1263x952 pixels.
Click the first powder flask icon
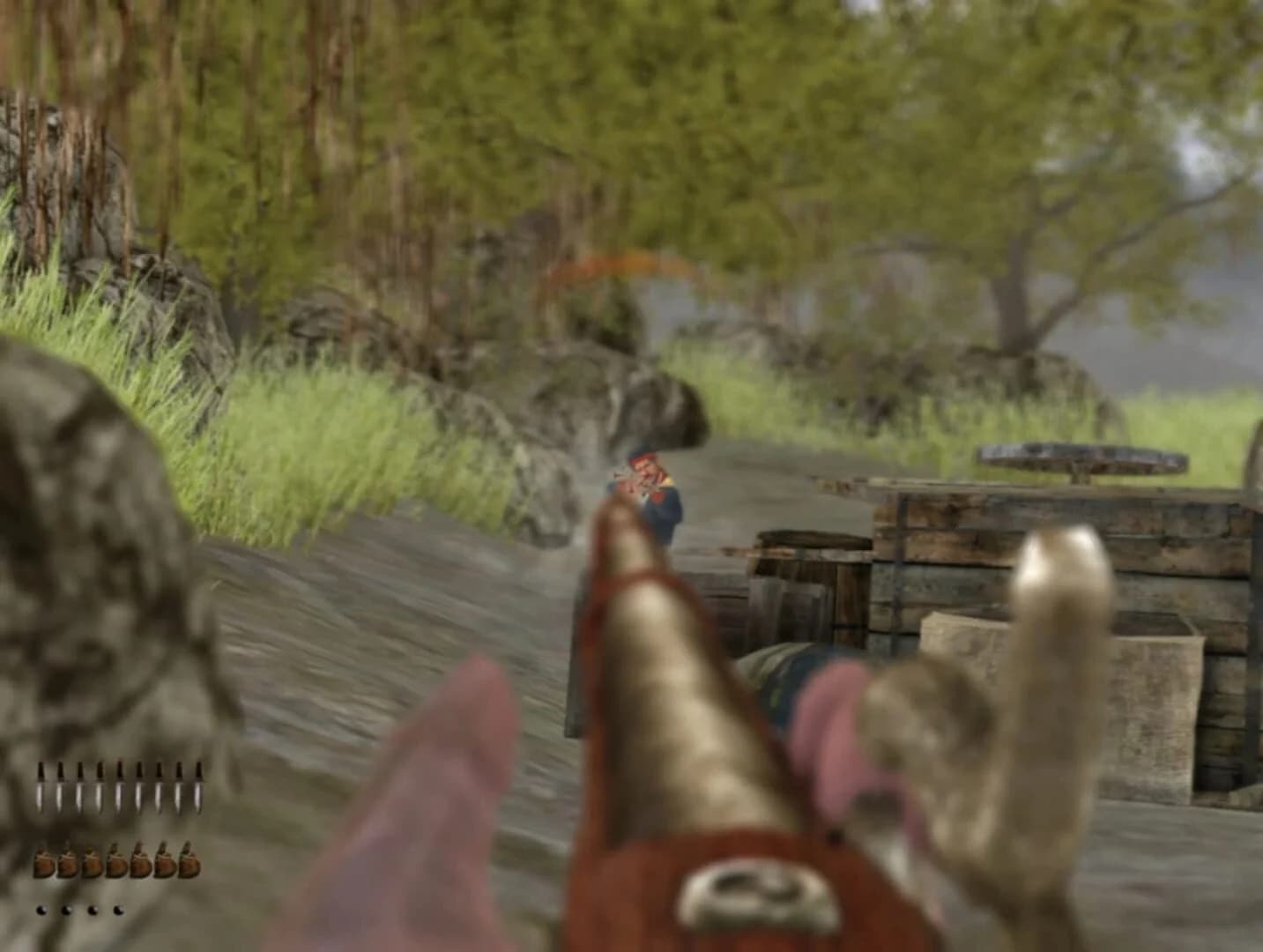pyautogui.click(x=44, y=860)
